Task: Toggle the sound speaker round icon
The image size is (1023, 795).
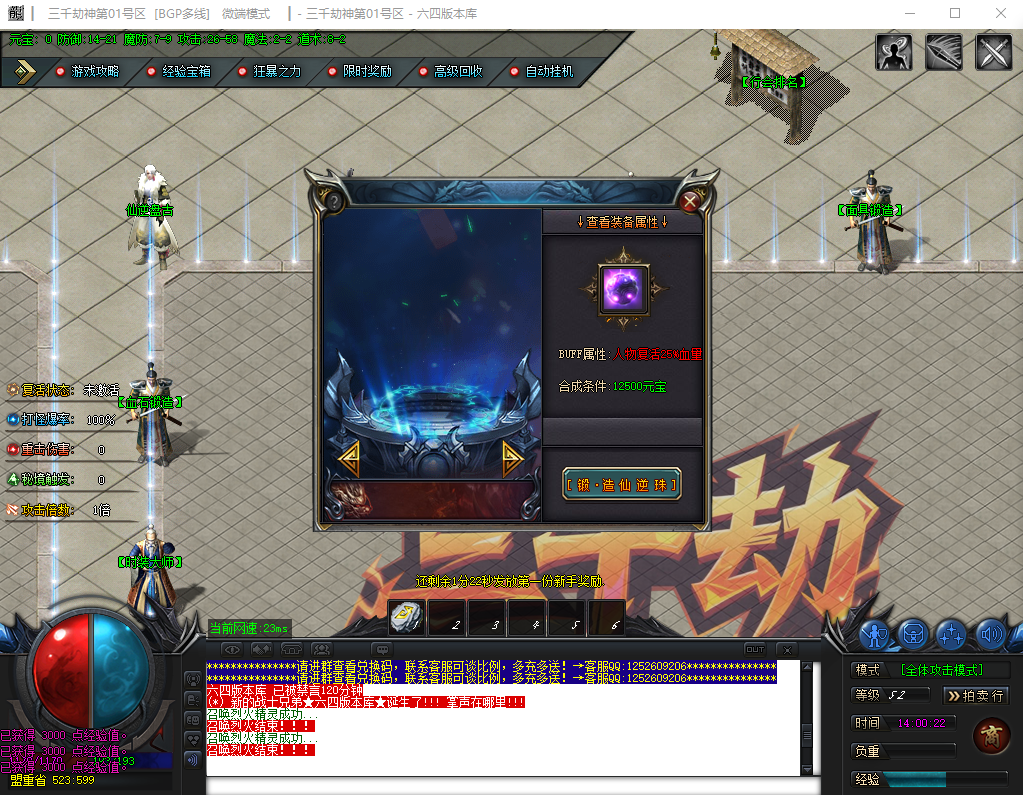Action: tap(990, 633)
